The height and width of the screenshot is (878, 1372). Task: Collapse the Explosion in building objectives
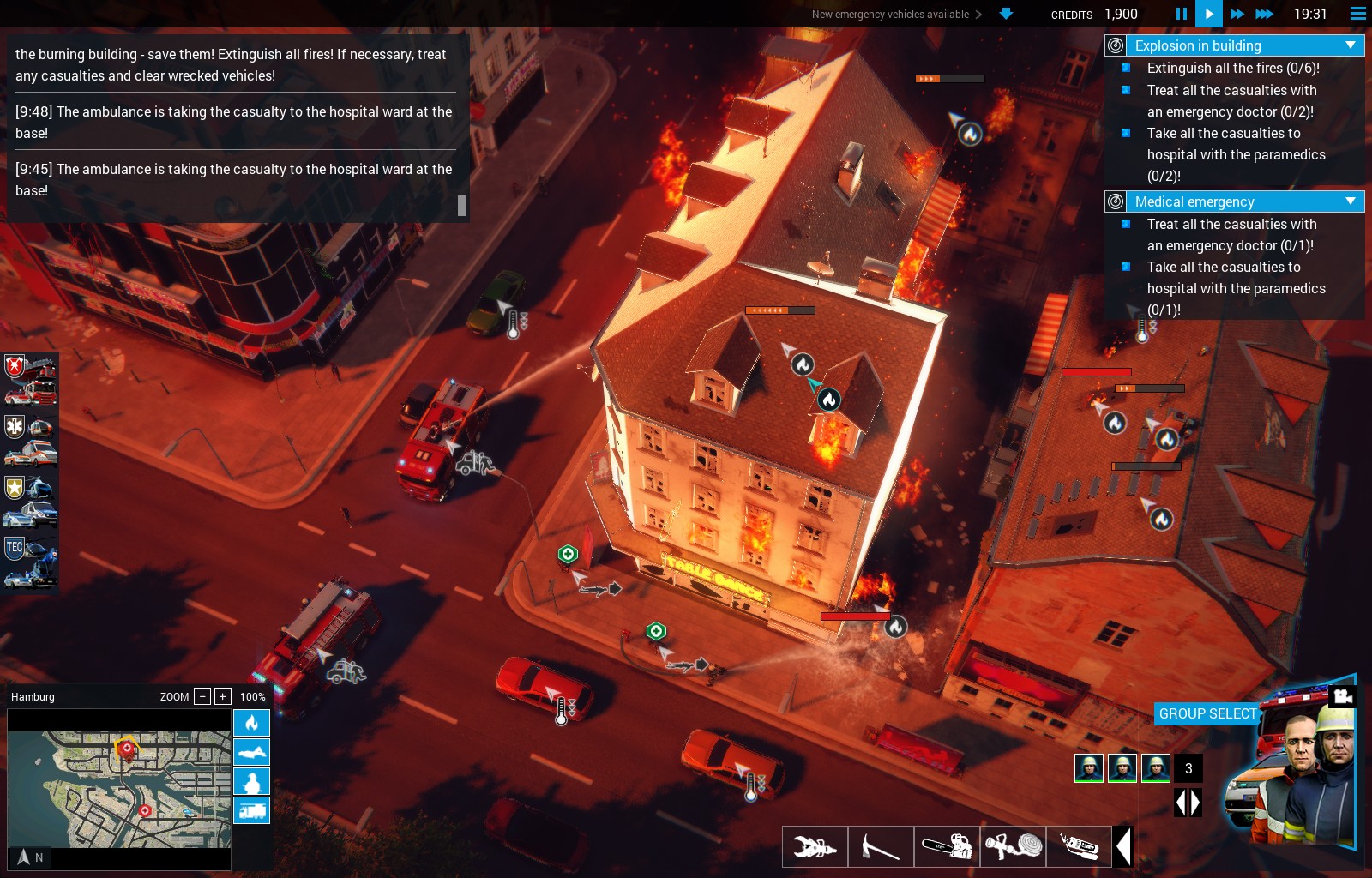(1351, 45)
